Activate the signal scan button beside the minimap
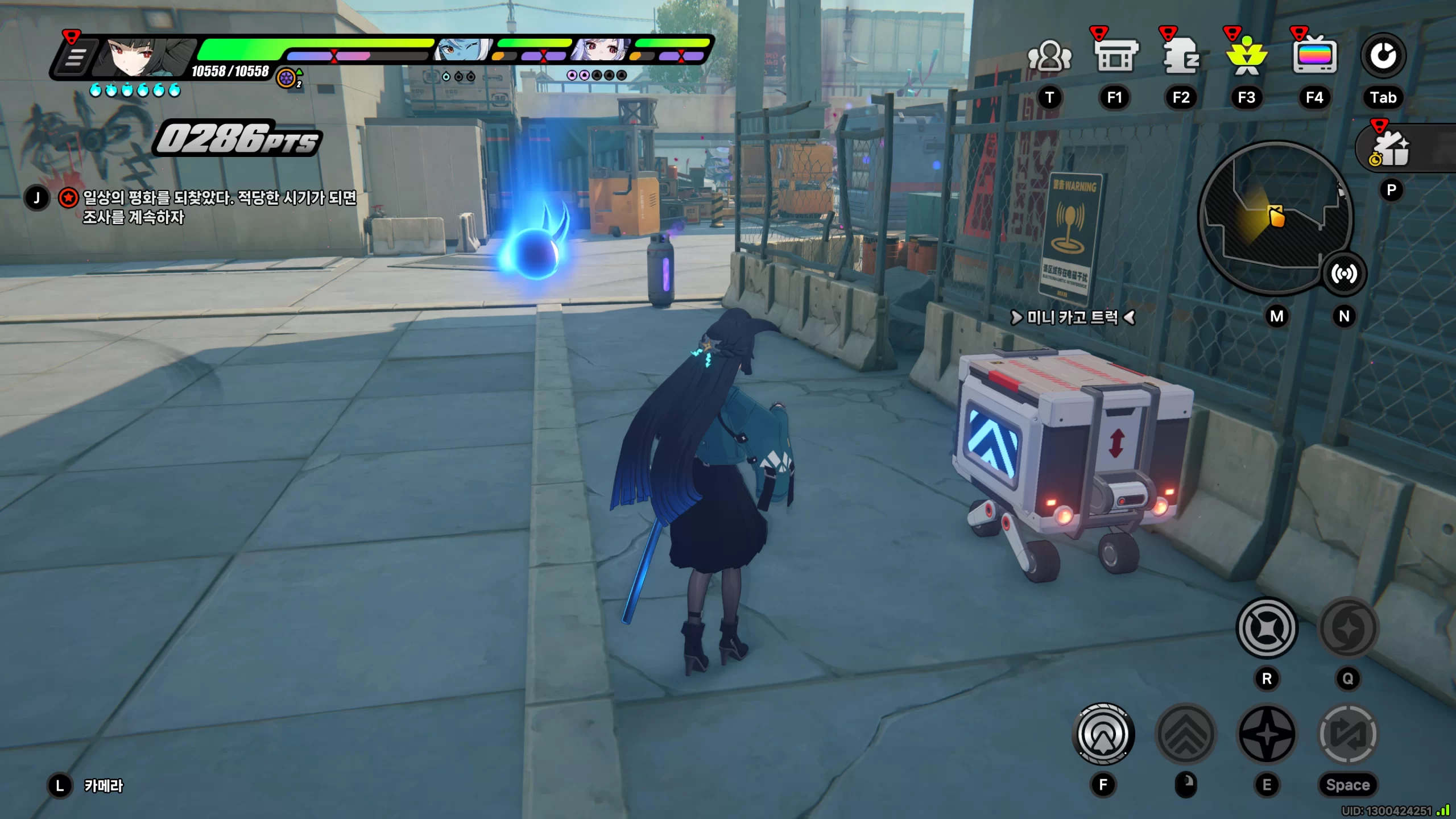This screenshot has height=819, width=1456. (1343, 274)
